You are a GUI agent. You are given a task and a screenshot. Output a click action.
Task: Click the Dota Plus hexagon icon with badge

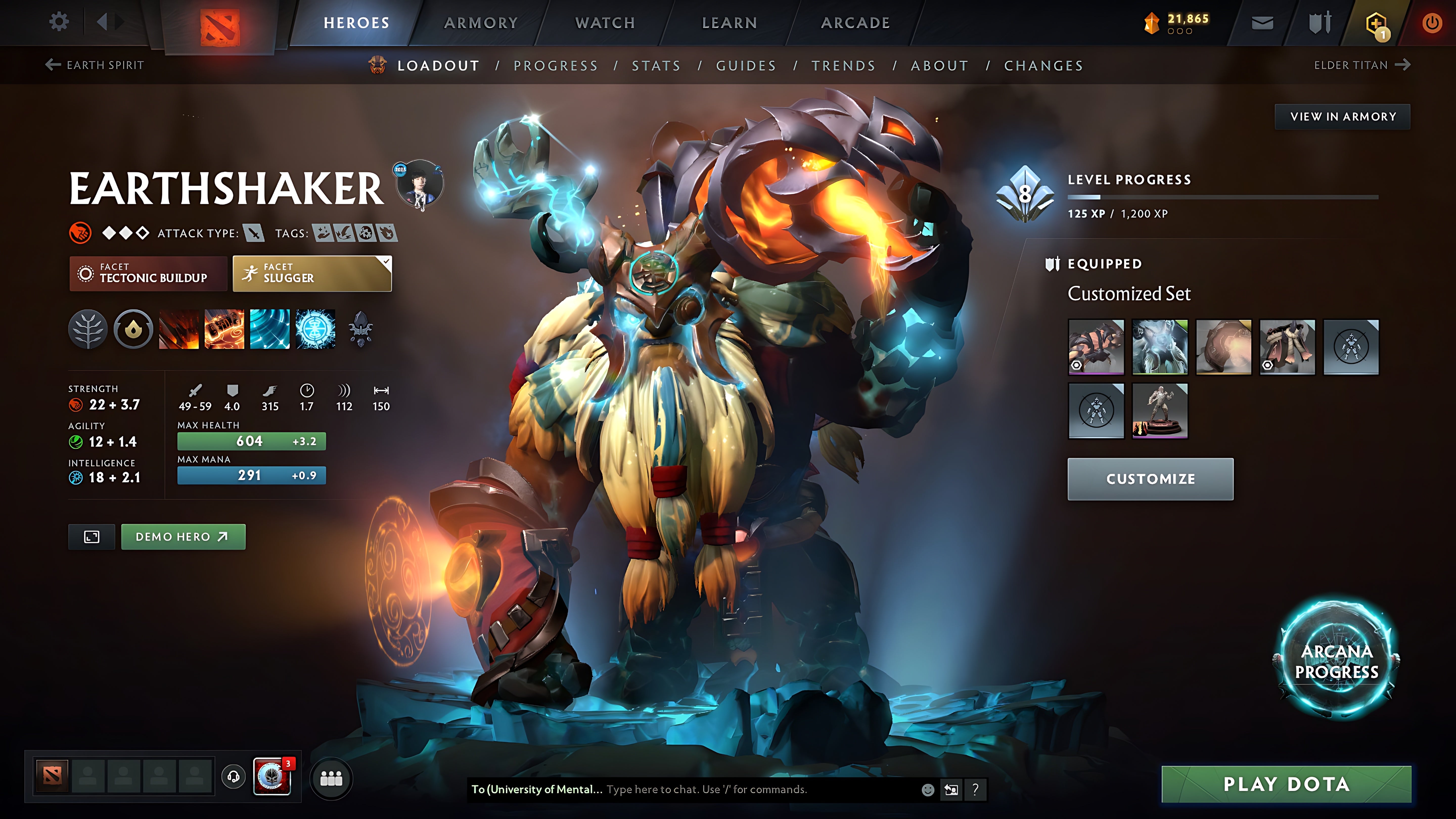click(1377, 22)
